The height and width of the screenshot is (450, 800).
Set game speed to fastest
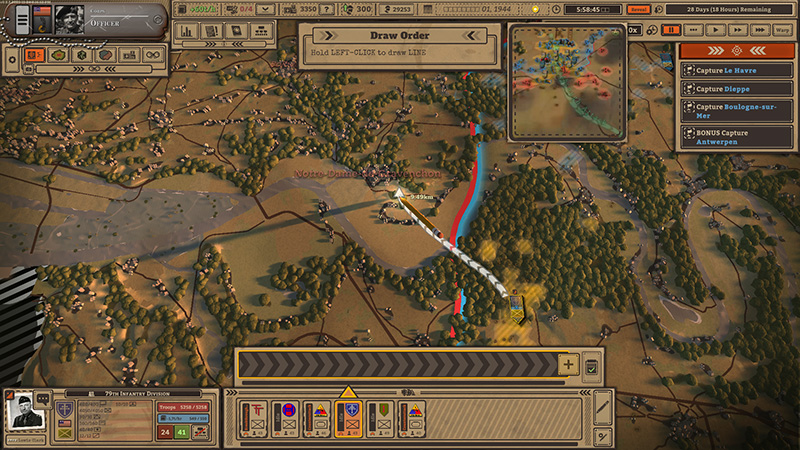(759, 30)
